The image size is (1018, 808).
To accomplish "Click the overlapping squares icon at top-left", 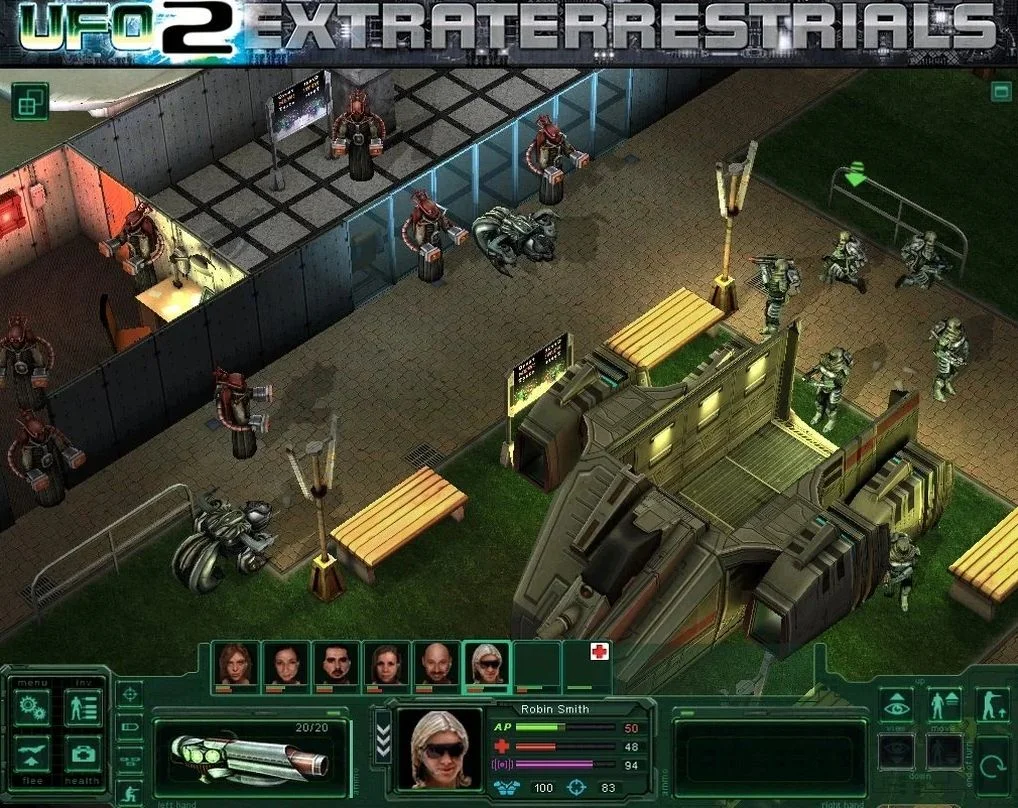I will (x=30, y=101).
